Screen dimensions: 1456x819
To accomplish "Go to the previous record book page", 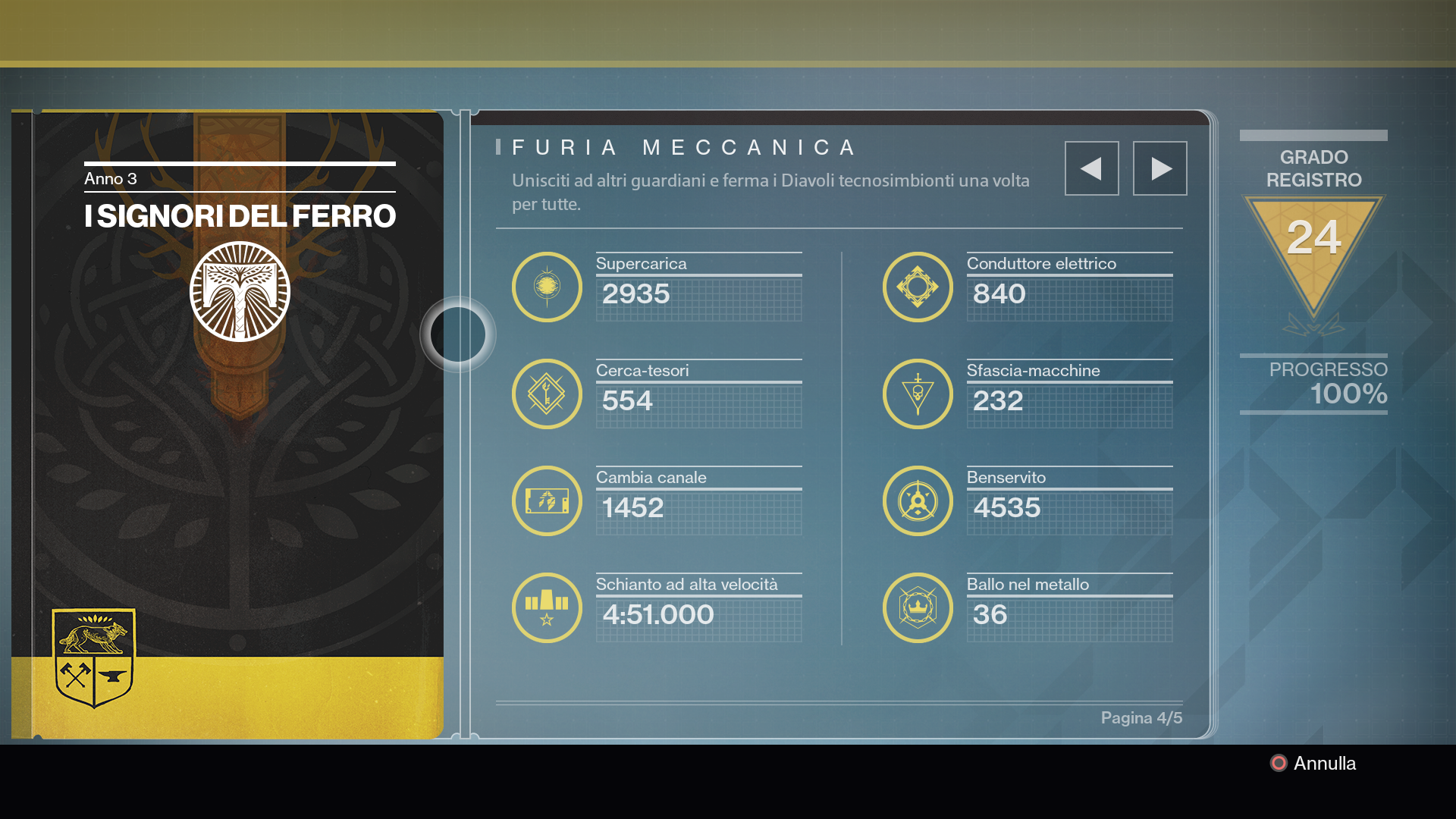I will click(x=1091, y=168).
